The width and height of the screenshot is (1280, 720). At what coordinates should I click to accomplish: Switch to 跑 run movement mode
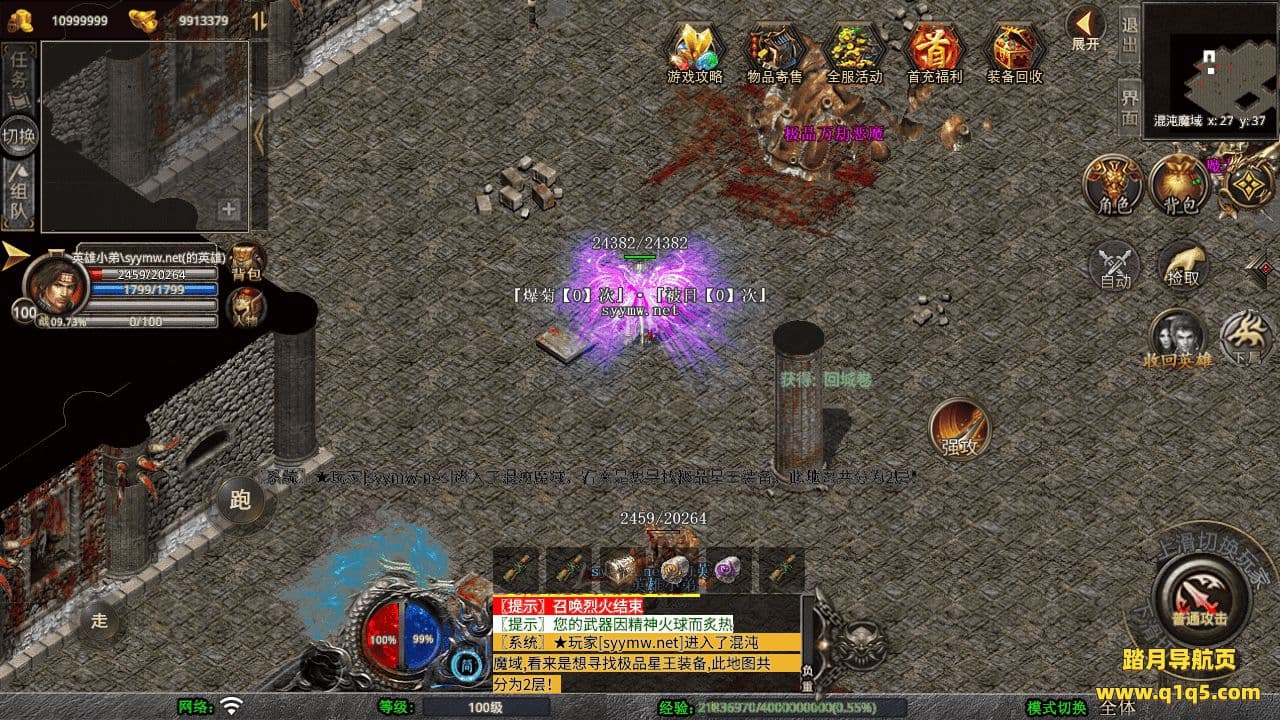tap(240, 500)
